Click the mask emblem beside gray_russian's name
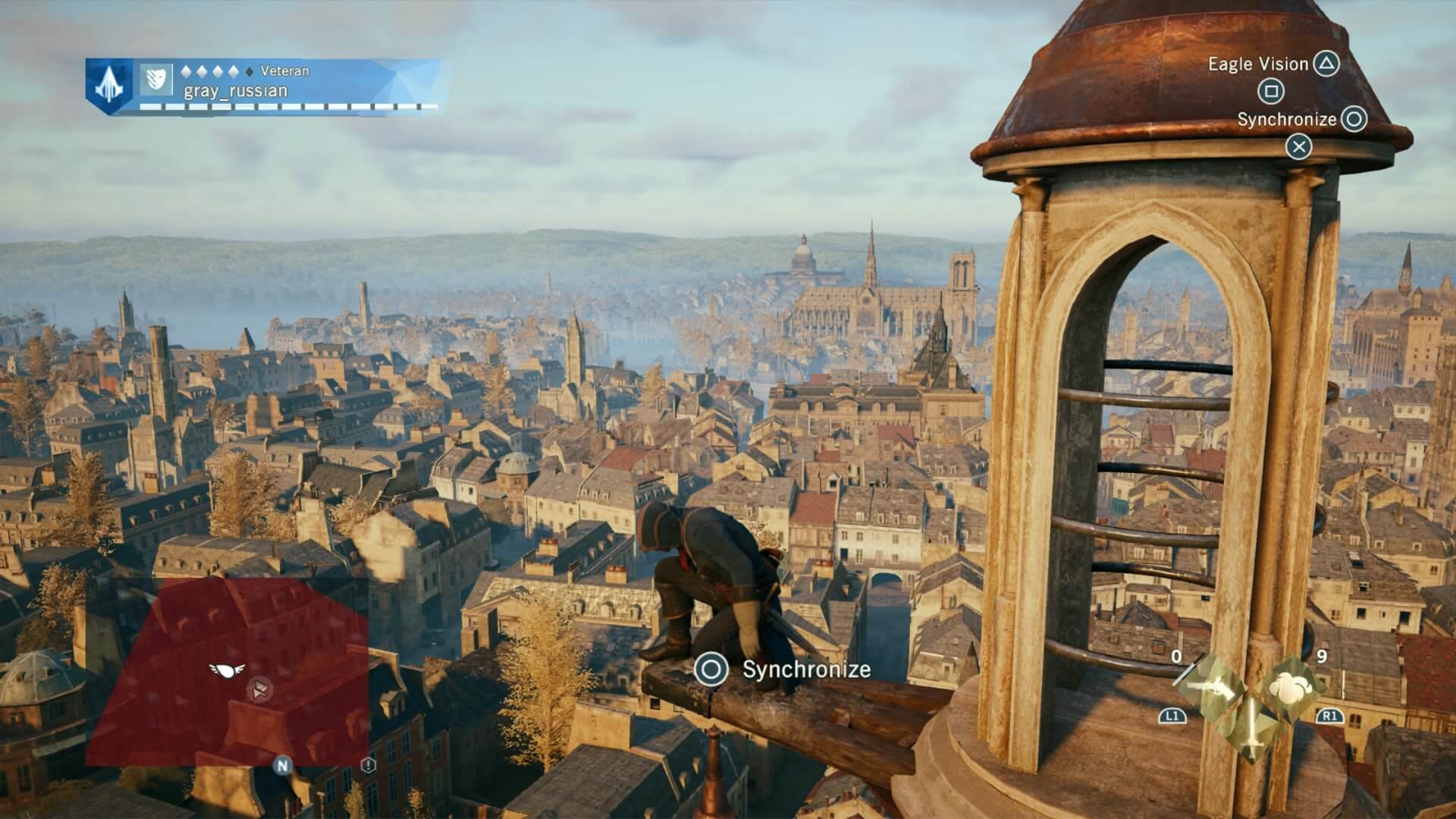The image size is (1456, 819). (x=156, y=80)
